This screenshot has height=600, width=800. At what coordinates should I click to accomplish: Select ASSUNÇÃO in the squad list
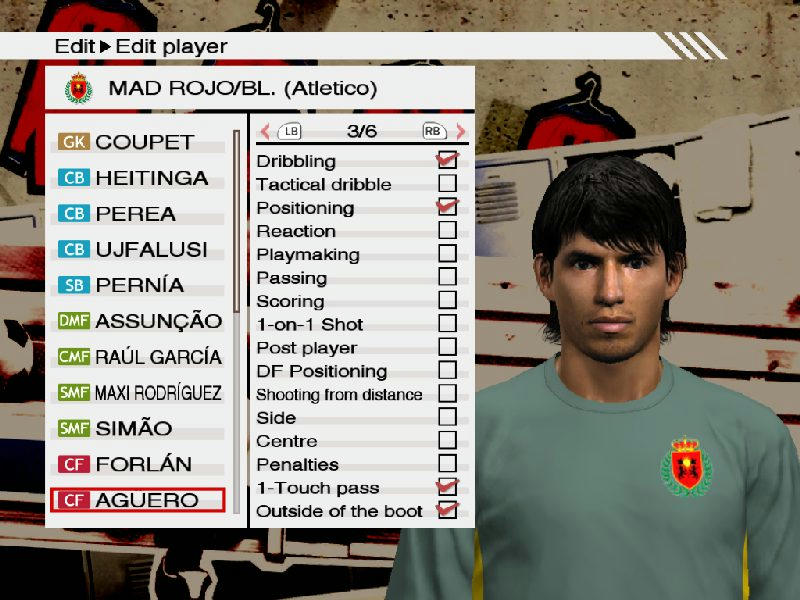(x=138, y=321)
